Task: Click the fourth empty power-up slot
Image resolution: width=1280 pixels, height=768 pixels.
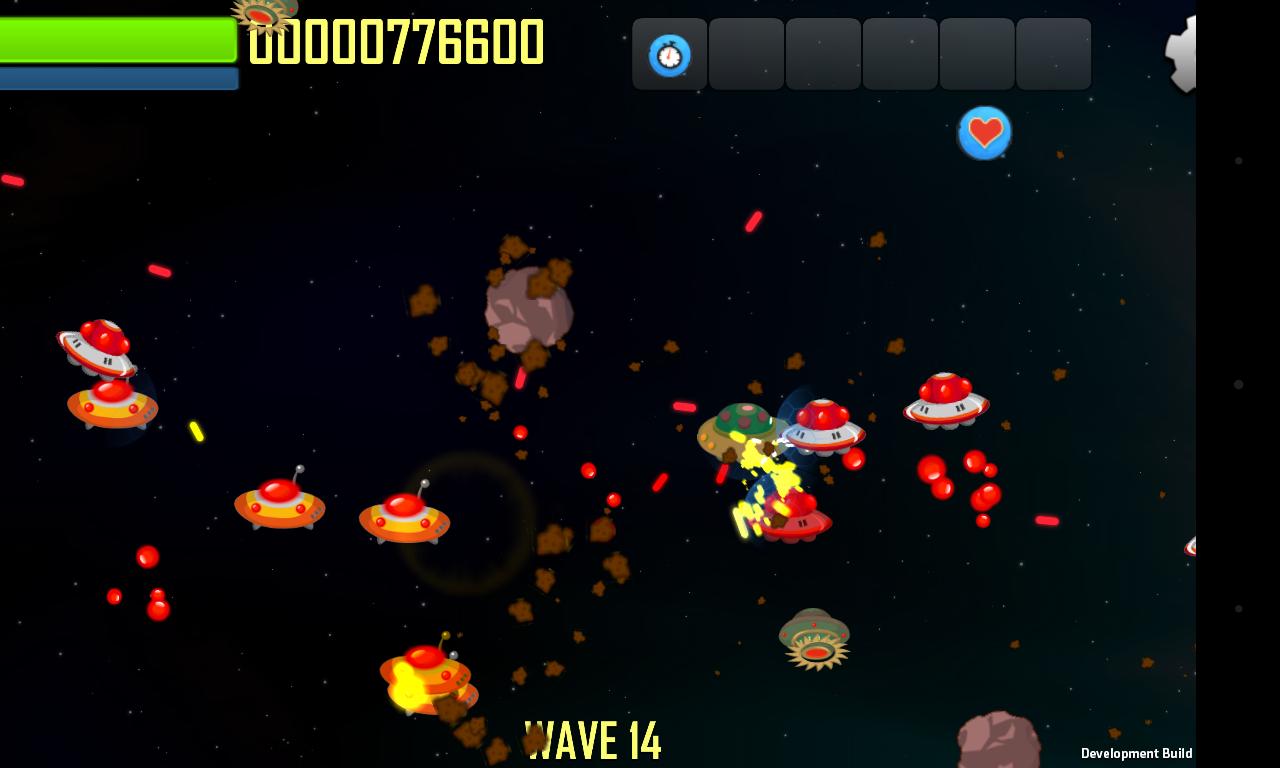Action: 899,54
